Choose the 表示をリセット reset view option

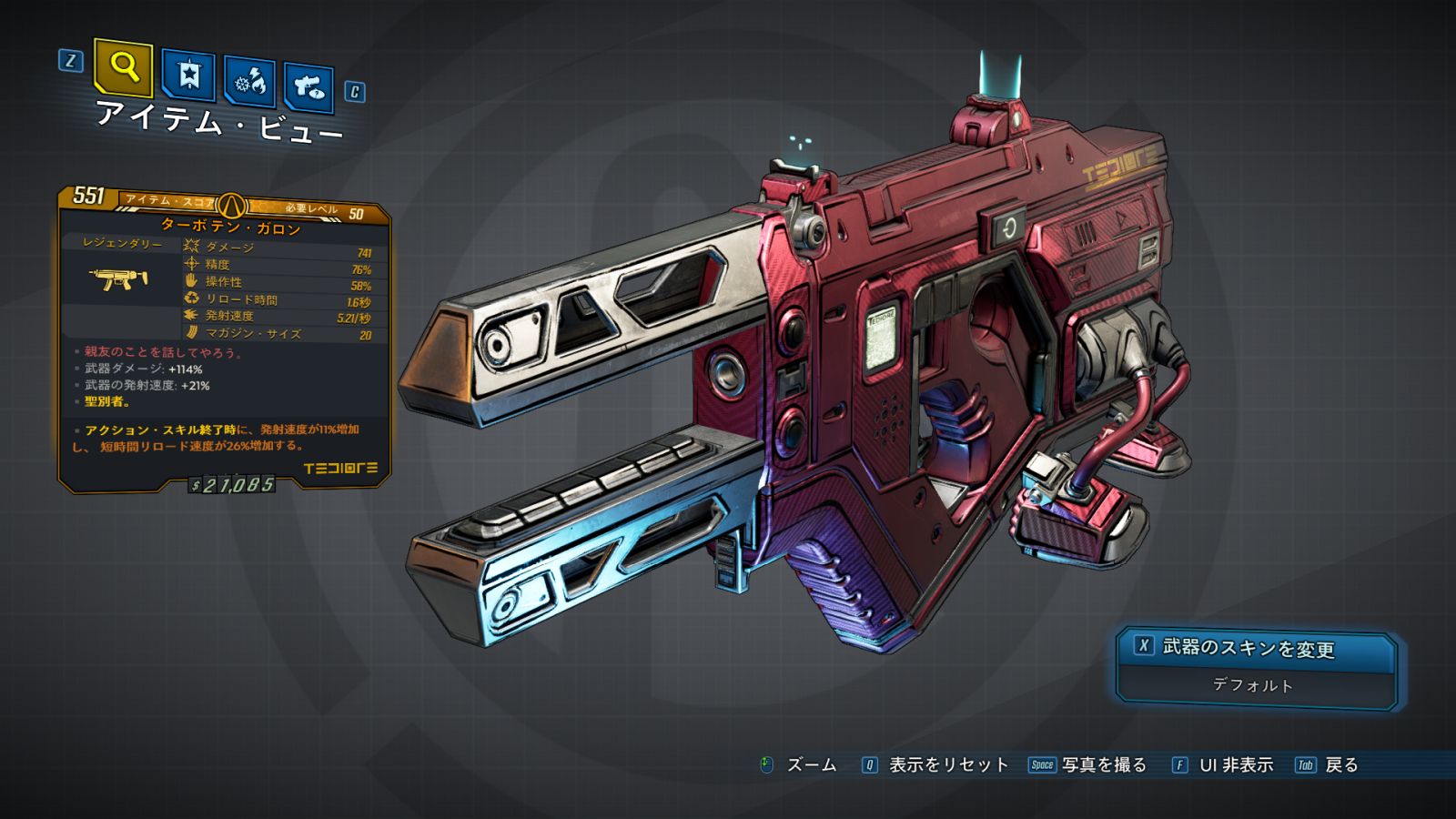click(x=947, y=765)
